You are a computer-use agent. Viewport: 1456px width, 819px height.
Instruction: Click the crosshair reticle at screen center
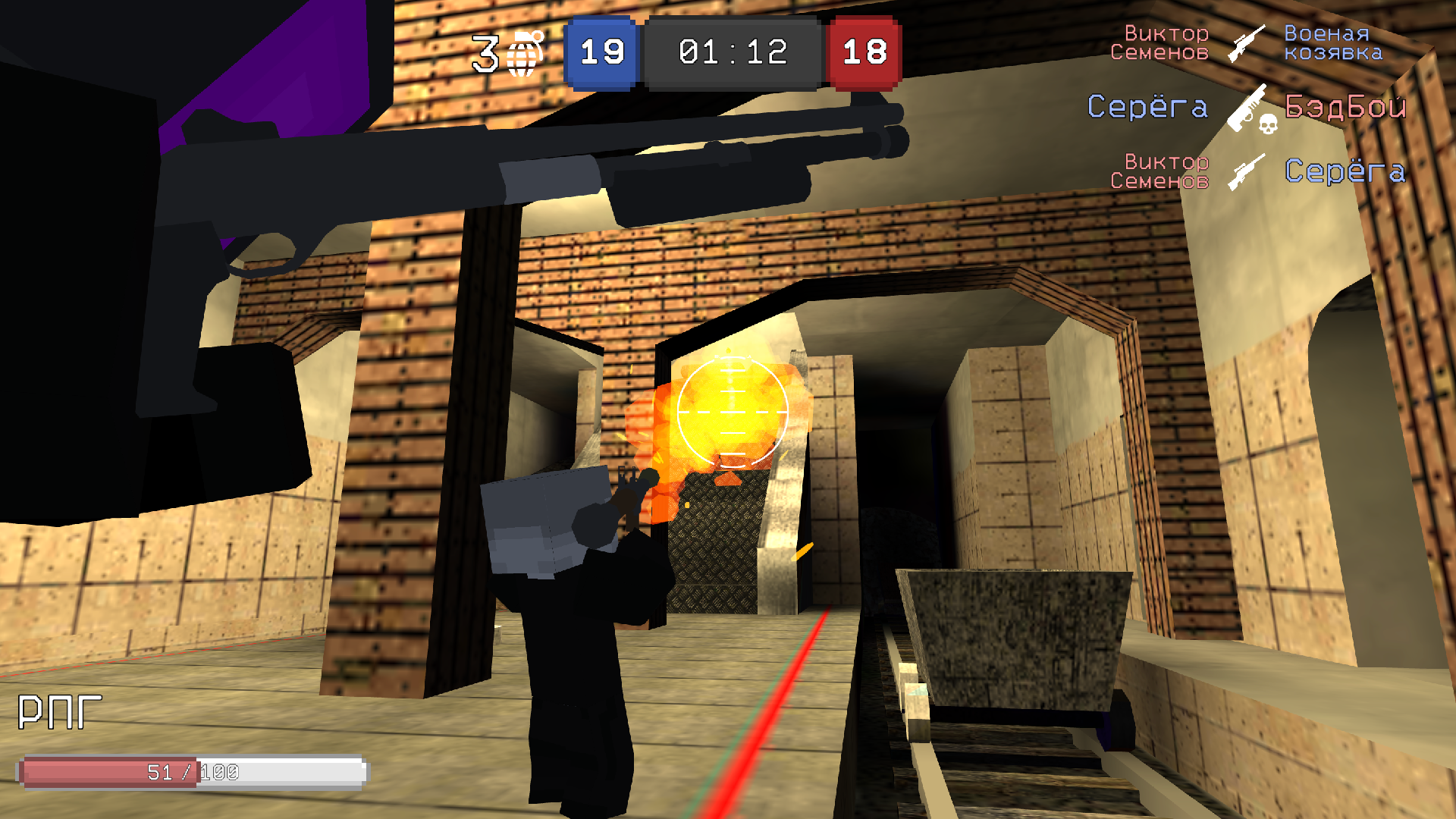pyautogui.click(x=732, y=412)
